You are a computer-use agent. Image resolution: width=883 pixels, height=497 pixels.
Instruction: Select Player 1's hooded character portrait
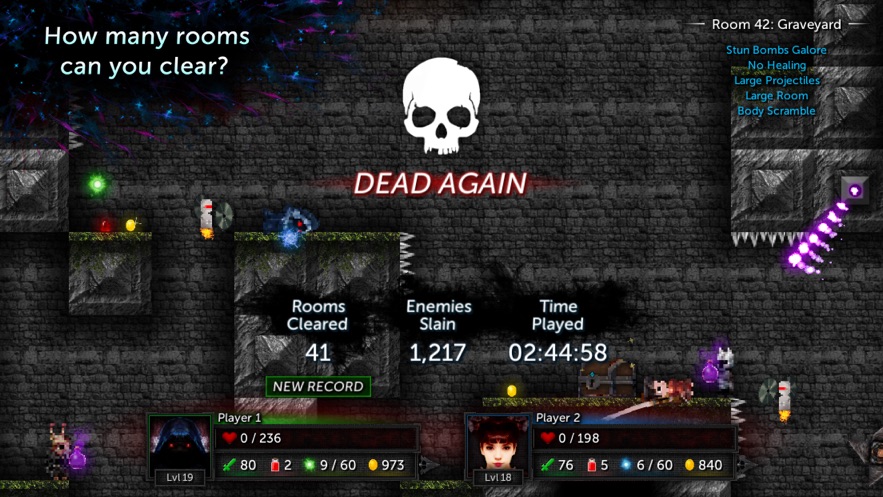(180, 444)
